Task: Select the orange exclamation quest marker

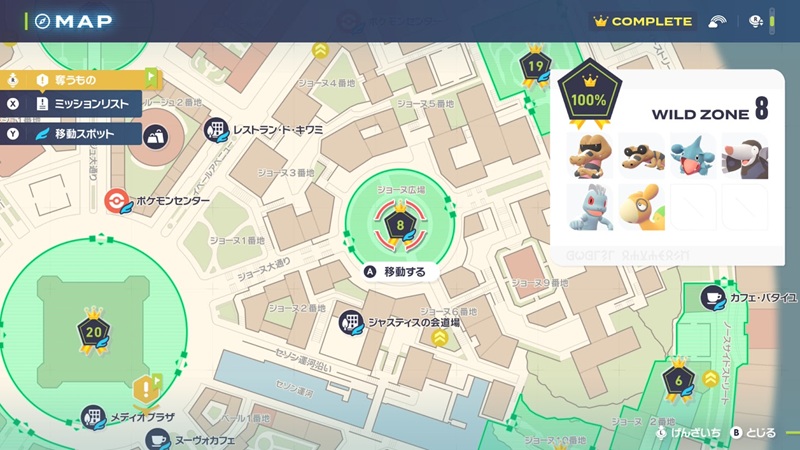Action: pyautogui.click(x=148, y=387)
